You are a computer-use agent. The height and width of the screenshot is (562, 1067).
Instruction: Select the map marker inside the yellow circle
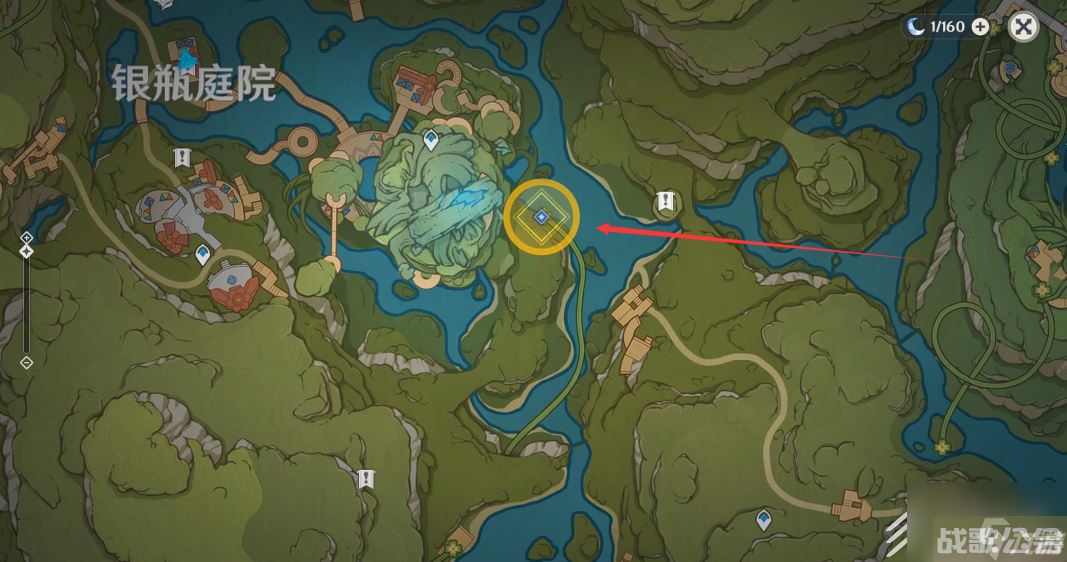[x=541, y=216]
